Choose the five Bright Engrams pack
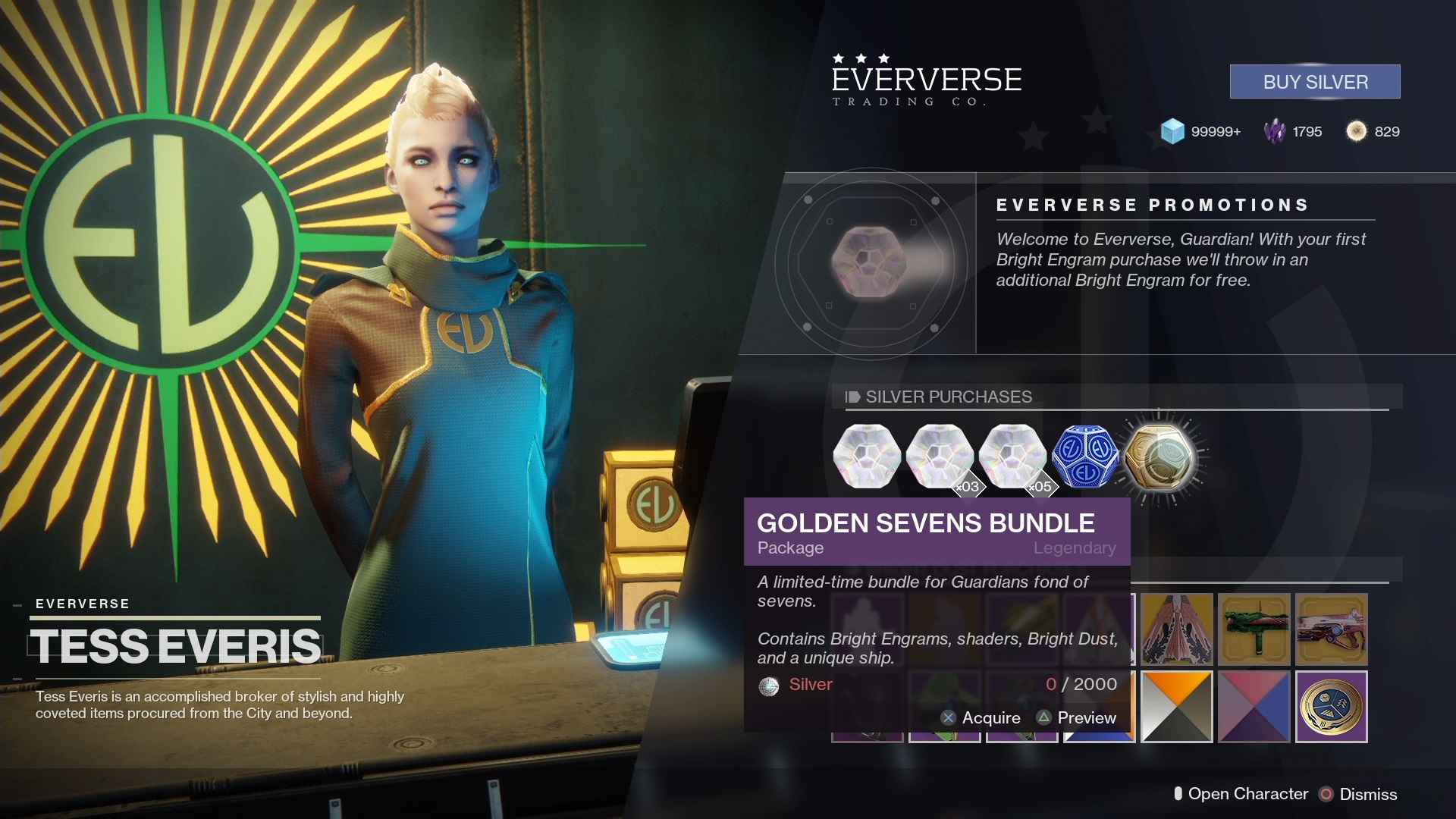 [1012, 457]
